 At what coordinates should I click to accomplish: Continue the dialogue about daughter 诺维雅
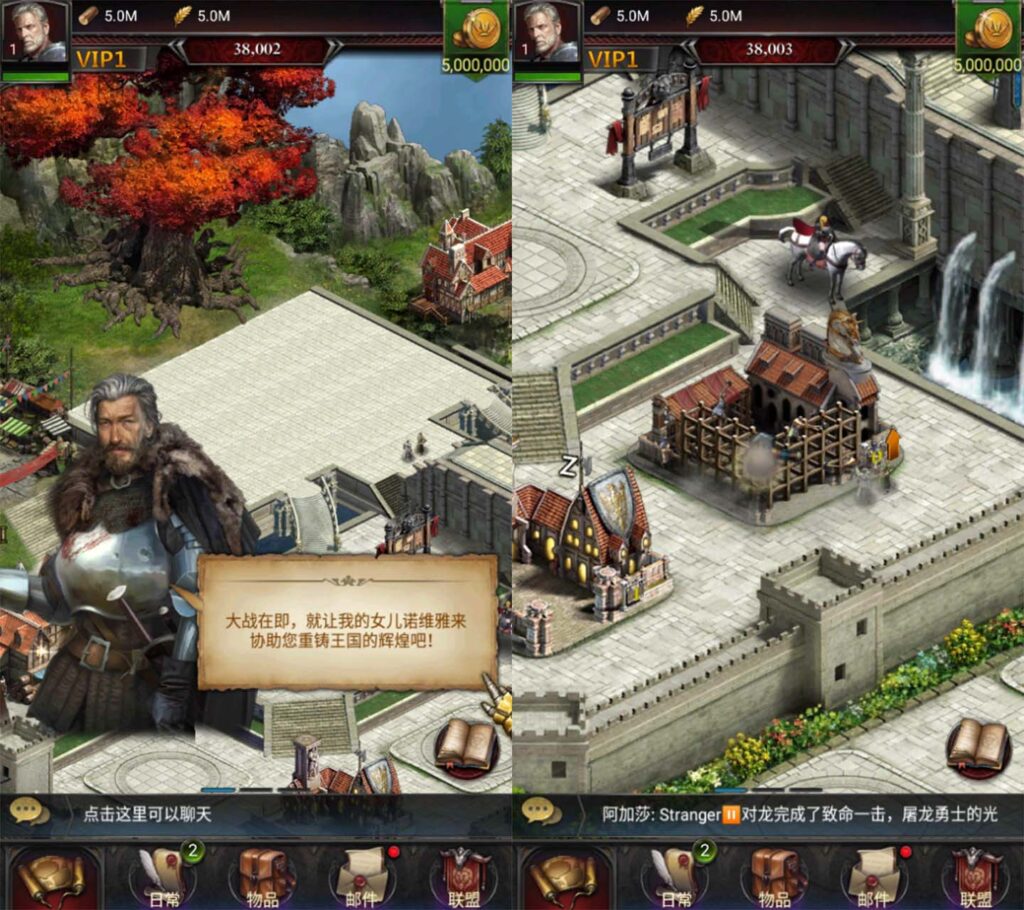point(347,622)
